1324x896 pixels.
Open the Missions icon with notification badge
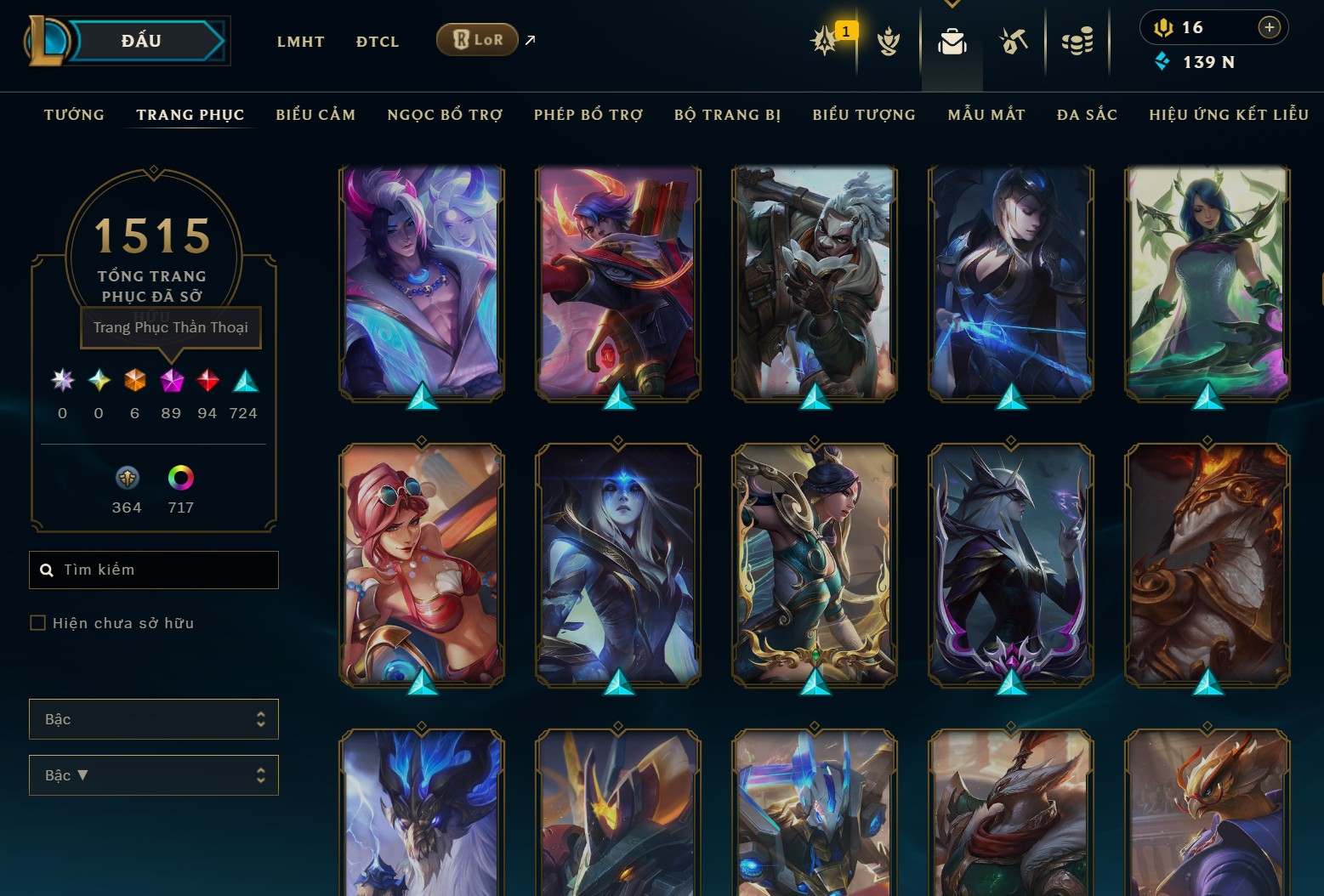pyautogui.click(x=824, y=41)
